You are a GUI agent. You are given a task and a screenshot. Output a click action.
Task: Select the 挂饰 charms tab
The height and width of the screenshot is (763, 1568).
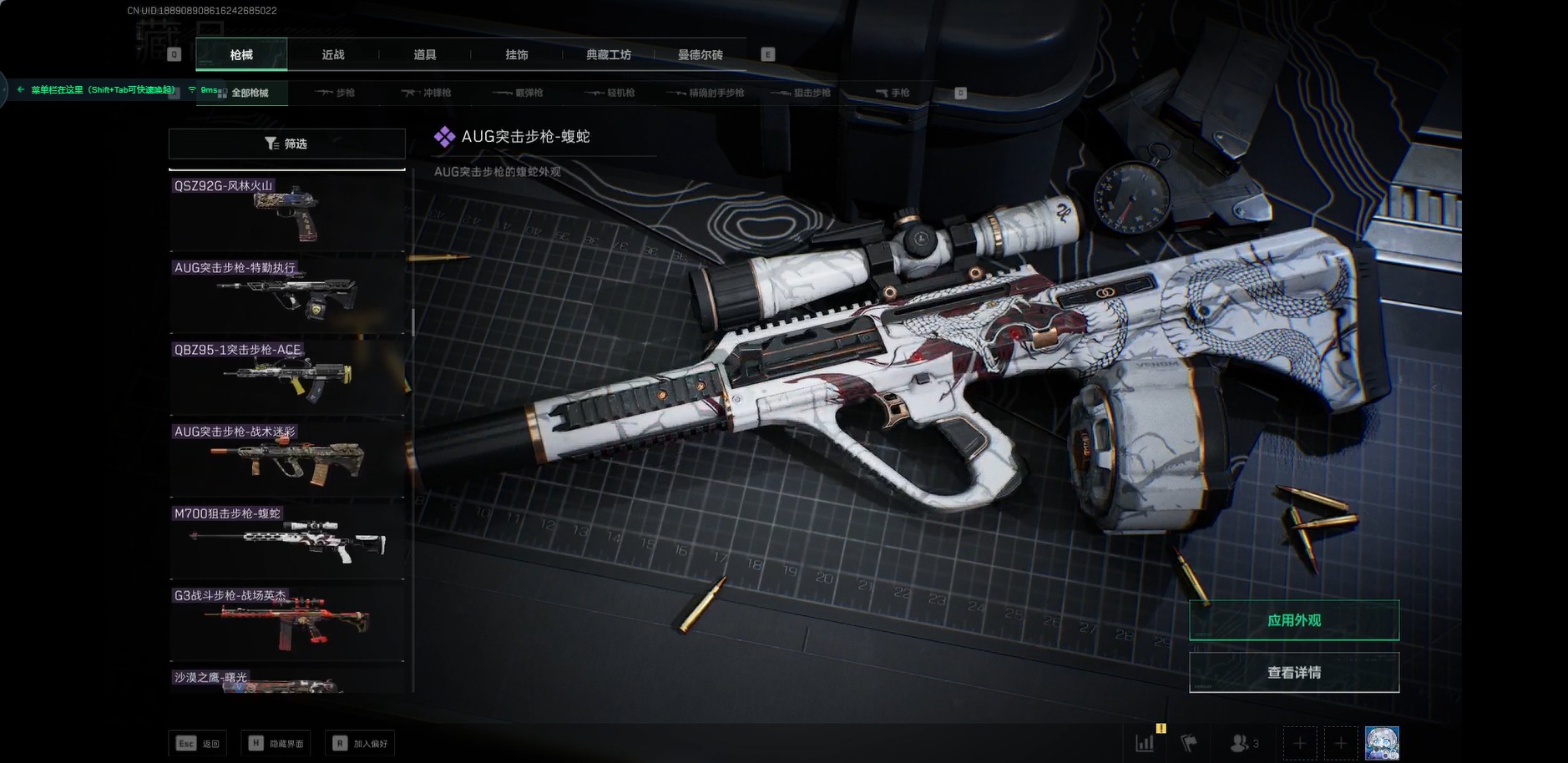coord(517,55)
